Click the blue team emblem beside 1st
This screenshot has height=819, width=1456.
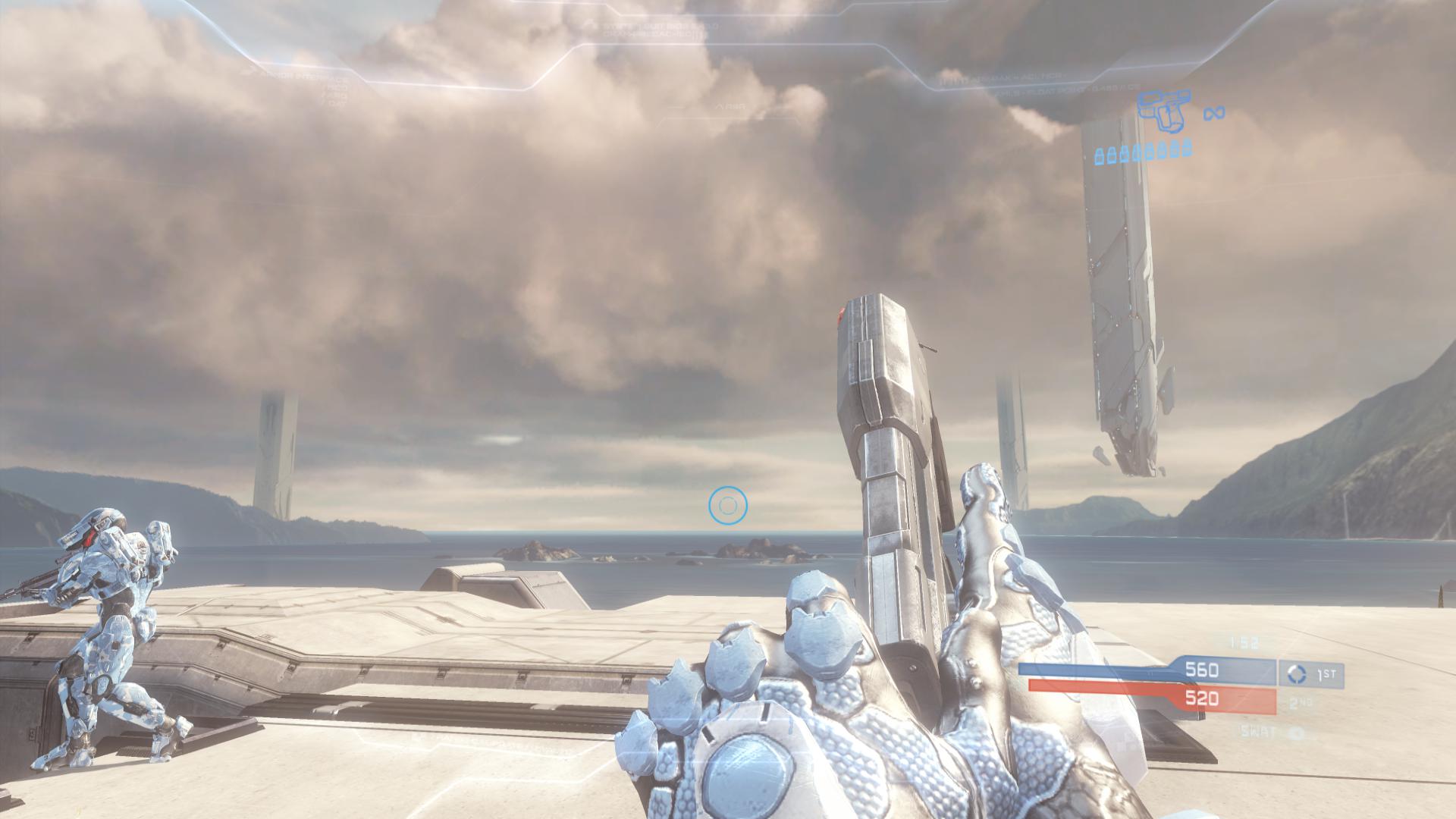(x=1298, y=674)
